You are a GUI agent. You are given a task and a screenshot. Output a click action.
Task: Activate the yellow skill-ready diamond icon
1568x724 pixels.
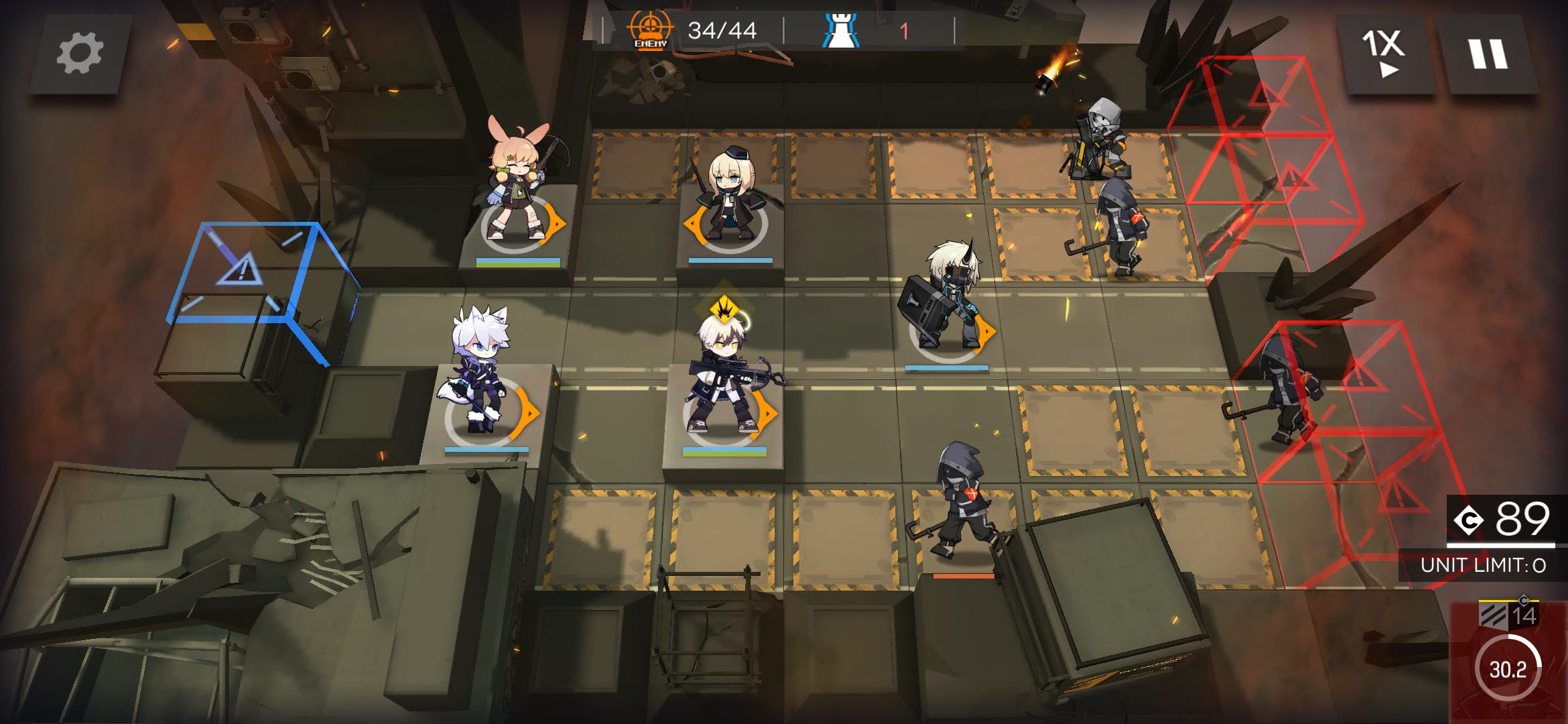pos(724,310)
